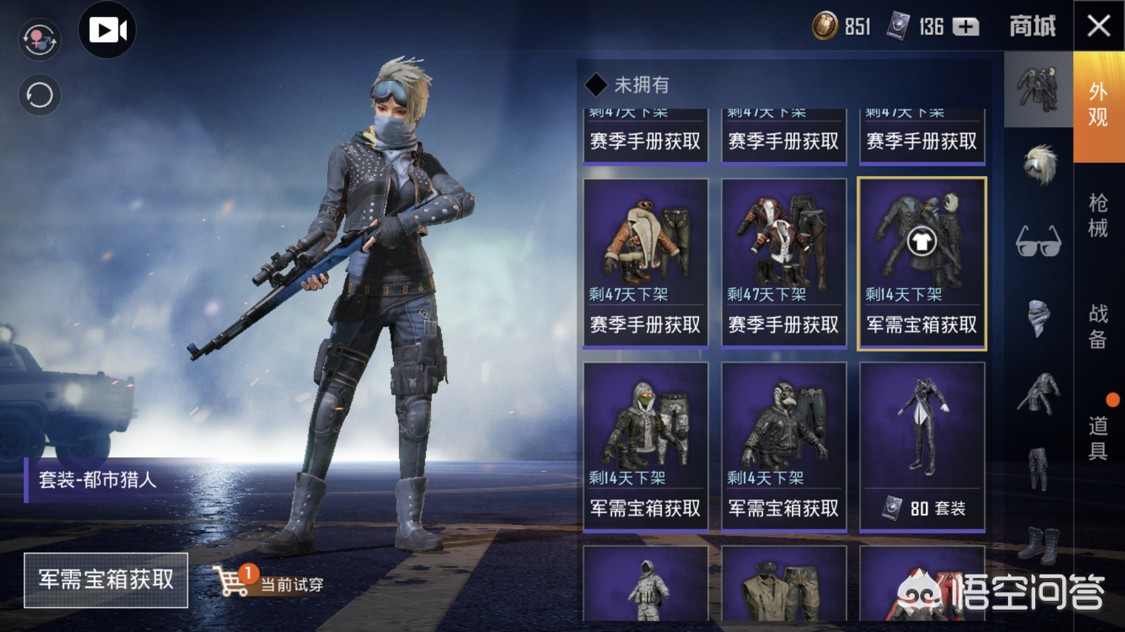This screenshot has height=632, width=1125.
Task: Open the 道具 items tab
Action: pos(1098,437)
